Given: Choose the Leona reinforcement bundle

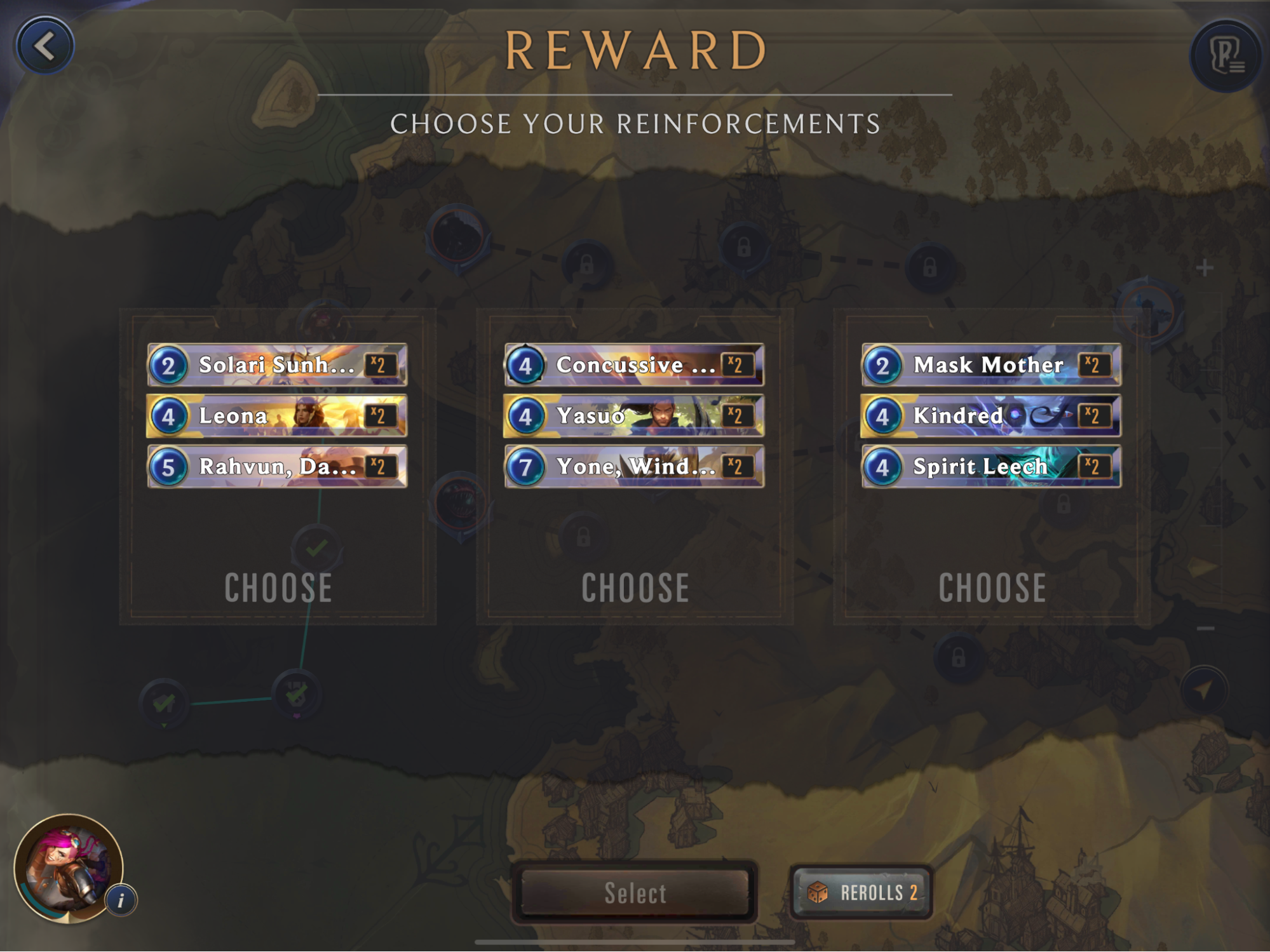Looking at the screenshot, I should click(278, 587).
